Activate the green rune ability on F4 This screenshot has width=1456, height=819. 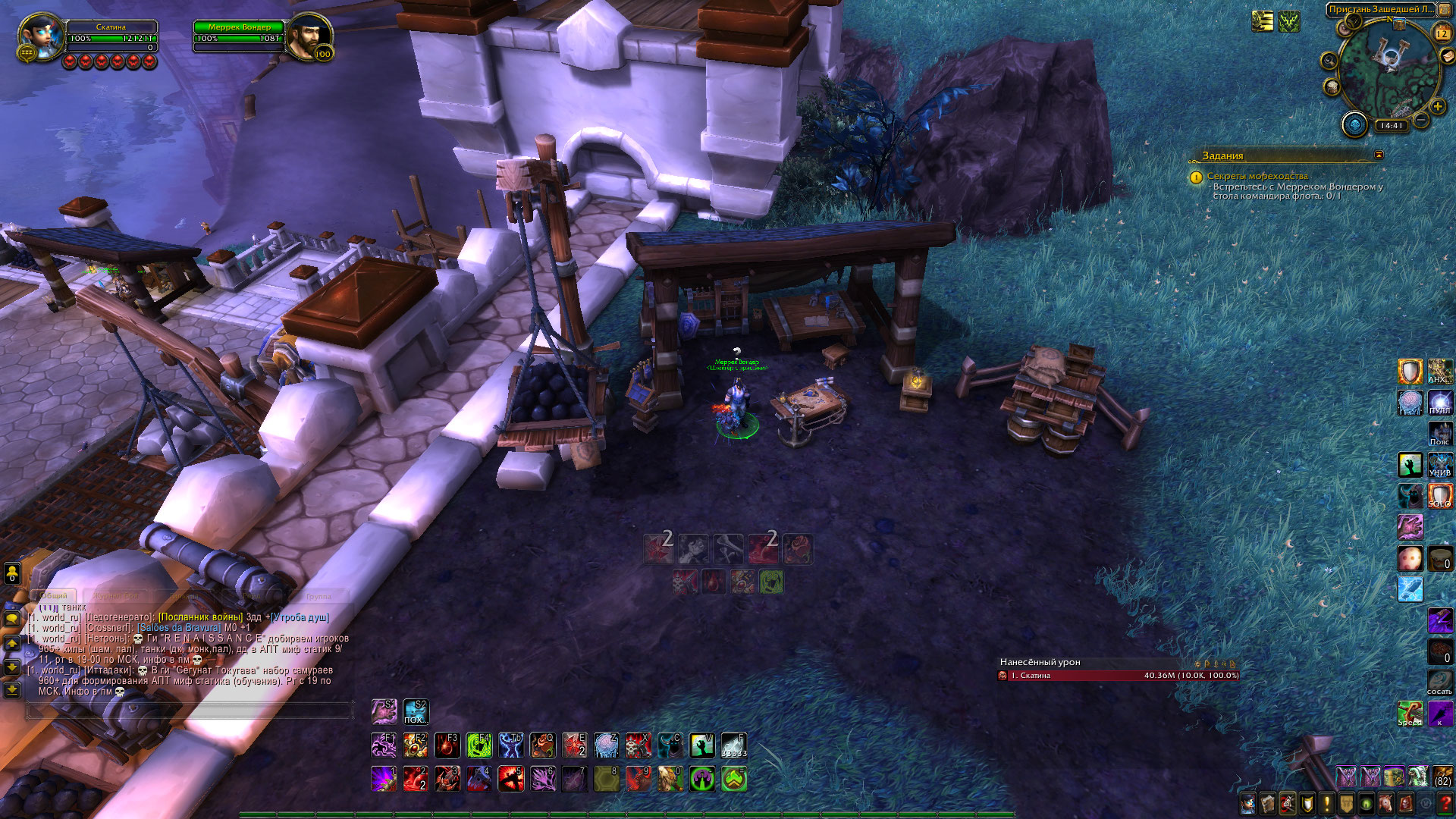479,745
